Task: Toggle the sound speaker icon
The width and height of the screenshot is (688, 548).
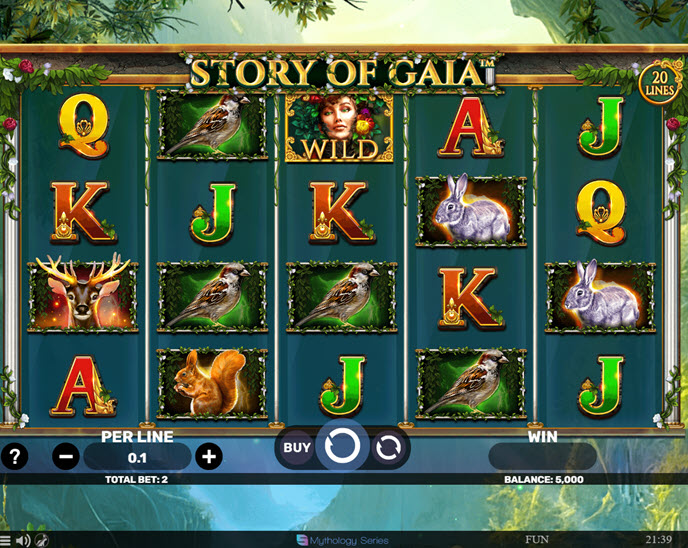Action: 22,540
